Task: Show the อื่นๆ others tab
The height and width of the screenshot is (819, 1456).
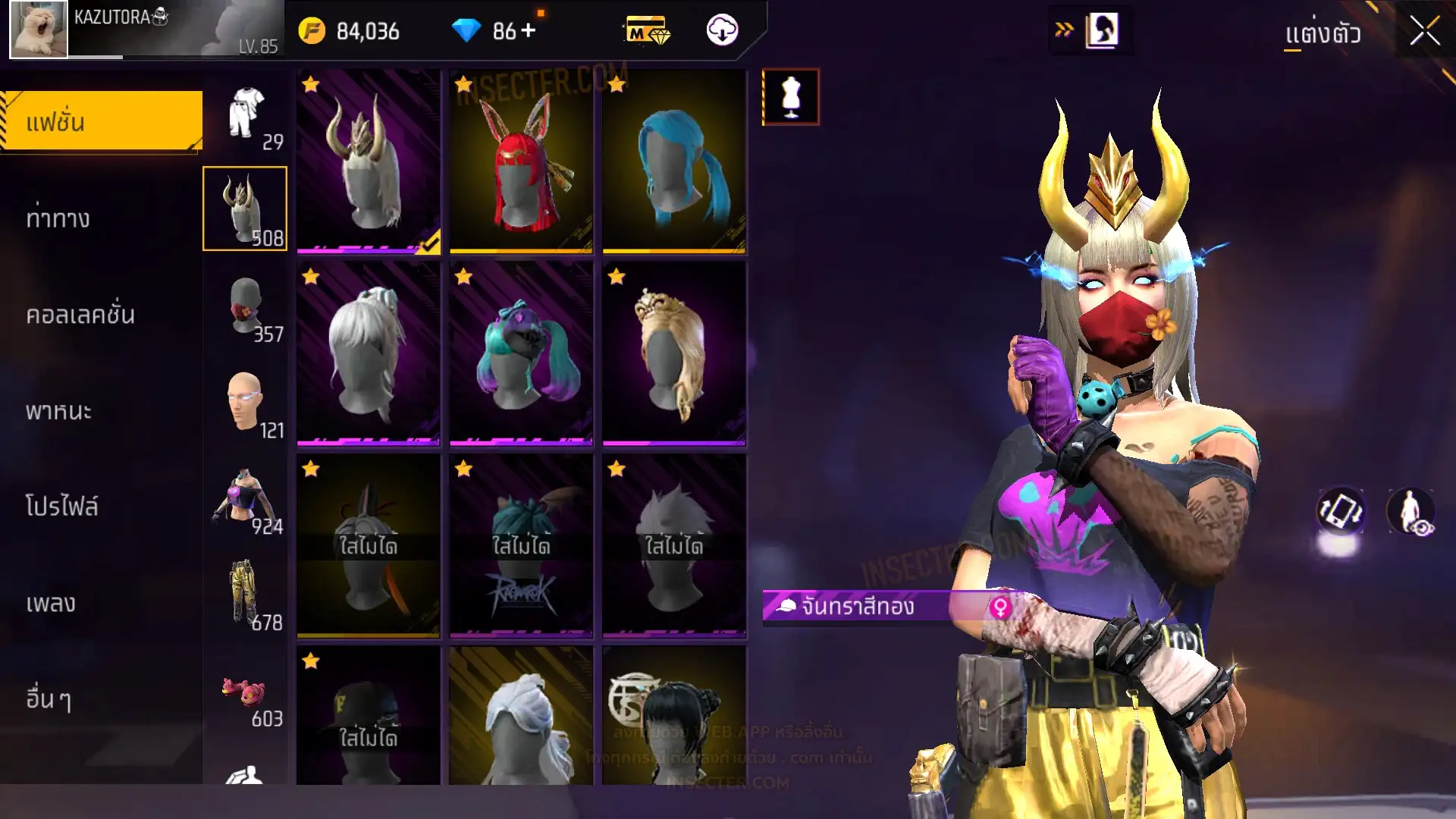Action: point(49,698)
